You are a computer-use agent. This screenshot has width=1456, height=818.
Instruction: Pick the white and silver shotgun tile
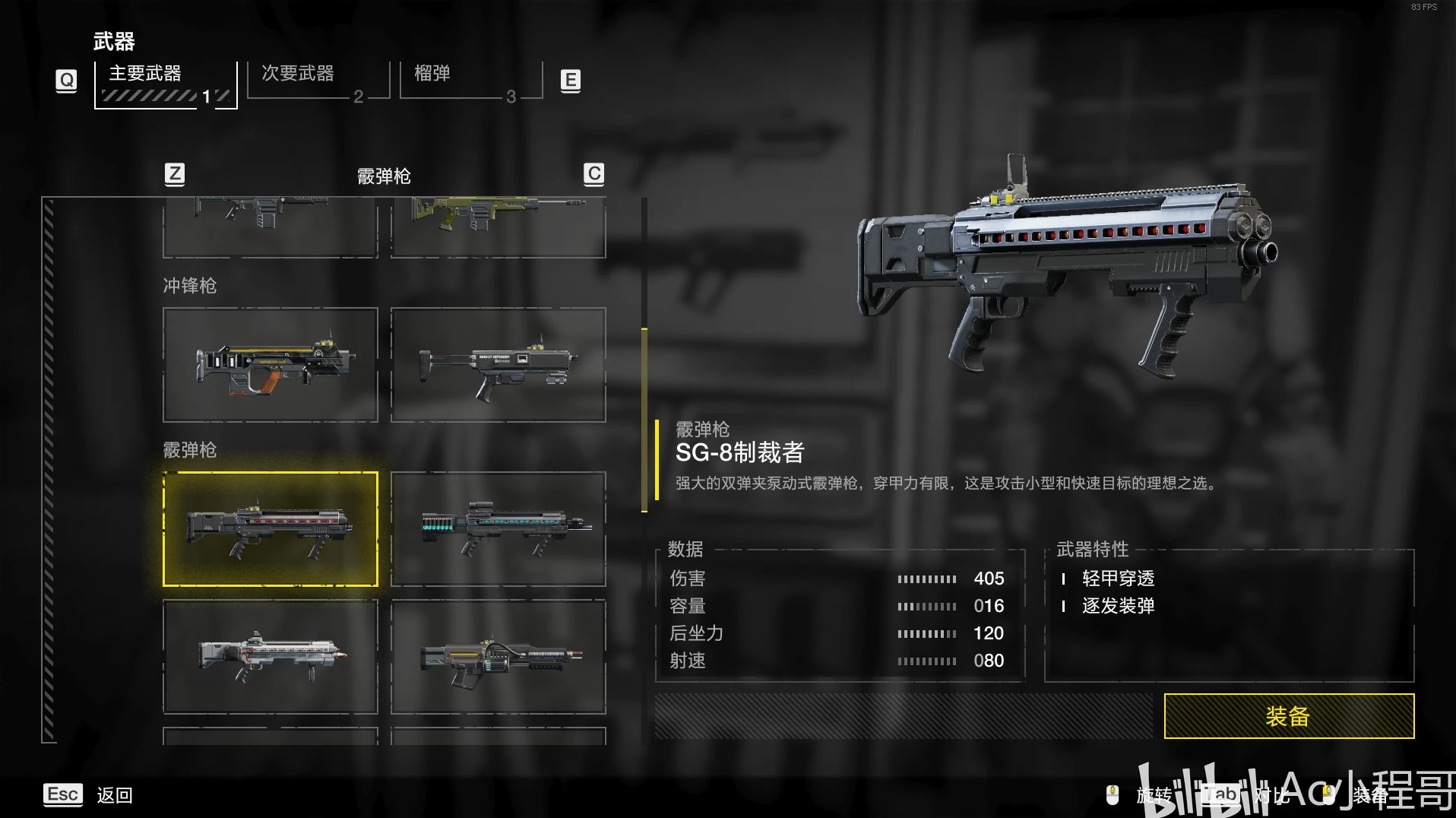pyautogui.click(x=271, y=657)
